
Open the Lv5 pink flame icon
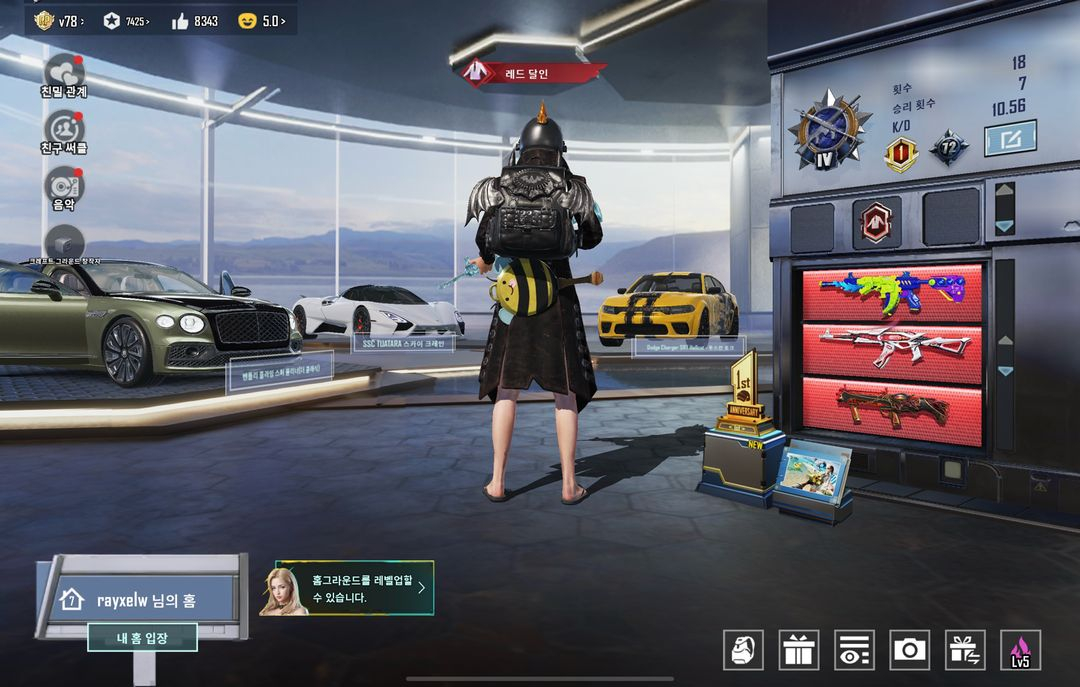click(x=1020, y=650)
